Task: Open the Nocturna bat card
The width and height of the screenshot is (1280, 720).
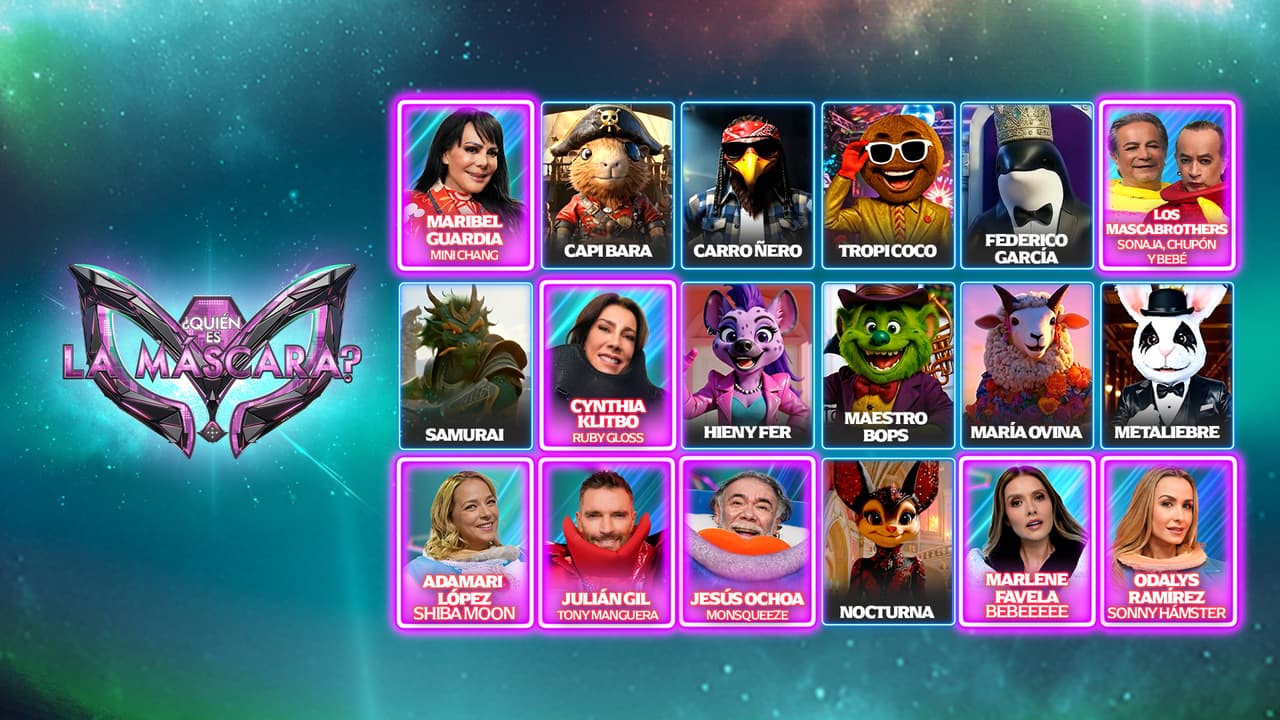Action: 888,542
